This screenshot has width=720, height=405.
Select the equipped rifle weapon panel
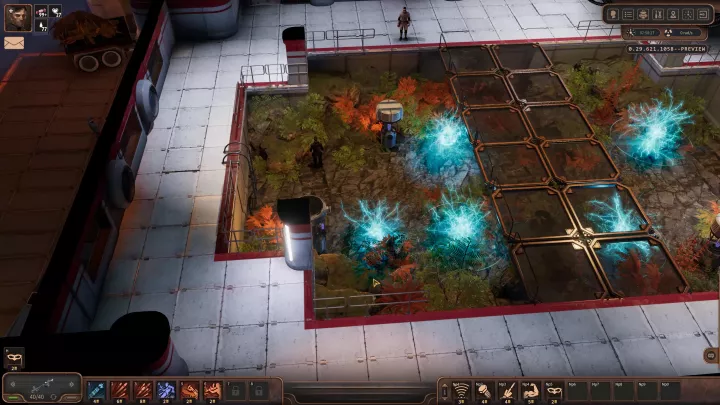point(42,386)
